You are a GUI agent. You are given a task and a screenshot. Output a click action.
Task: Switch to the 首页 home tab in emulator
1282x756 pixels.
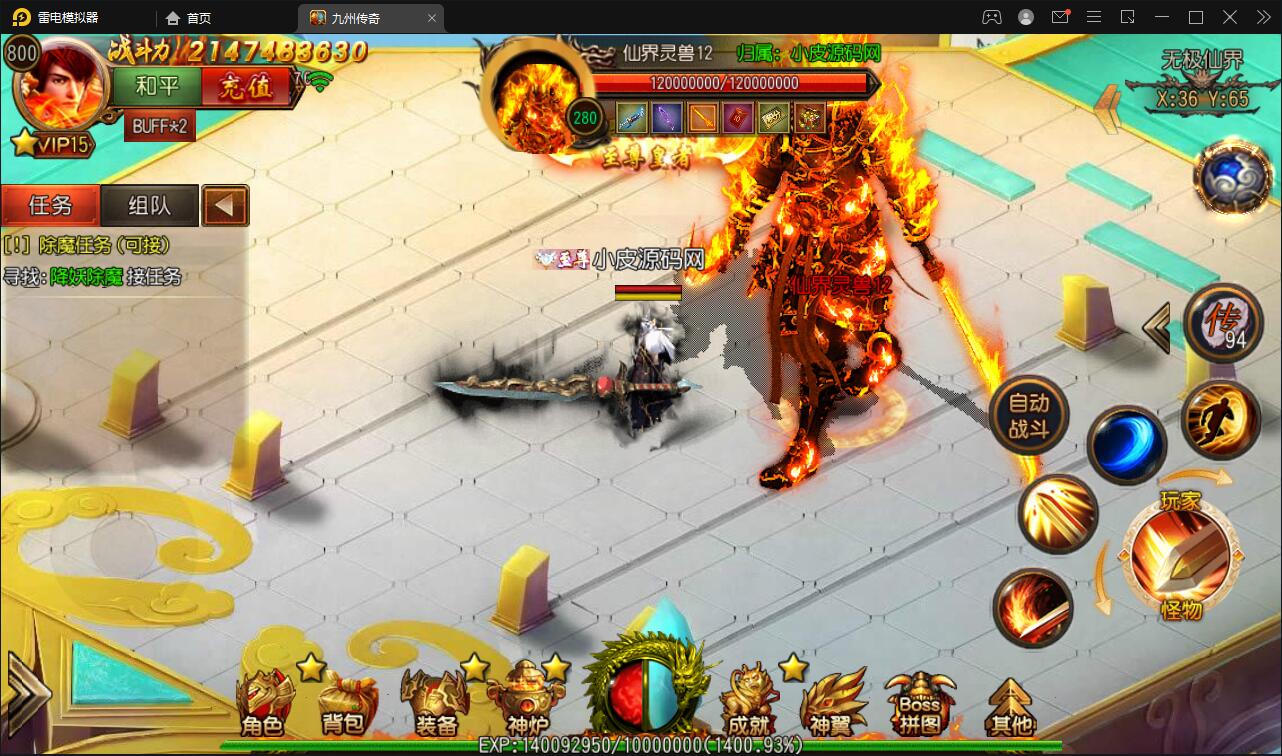190,18
